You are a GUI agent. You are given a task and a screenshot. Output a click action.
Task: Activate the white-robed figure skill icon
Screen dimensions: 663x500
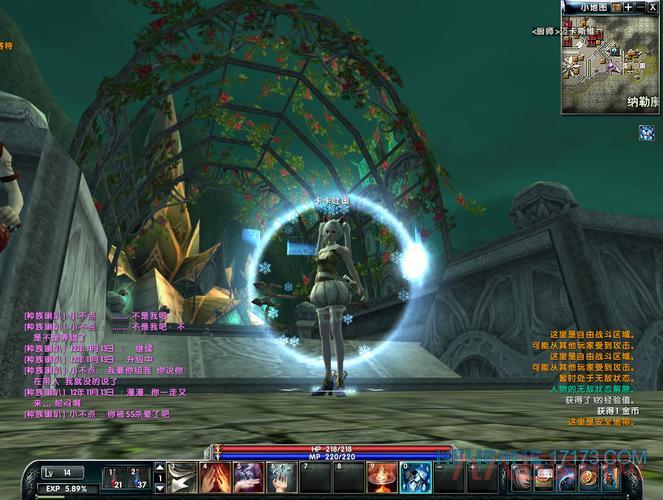[282, 477]
